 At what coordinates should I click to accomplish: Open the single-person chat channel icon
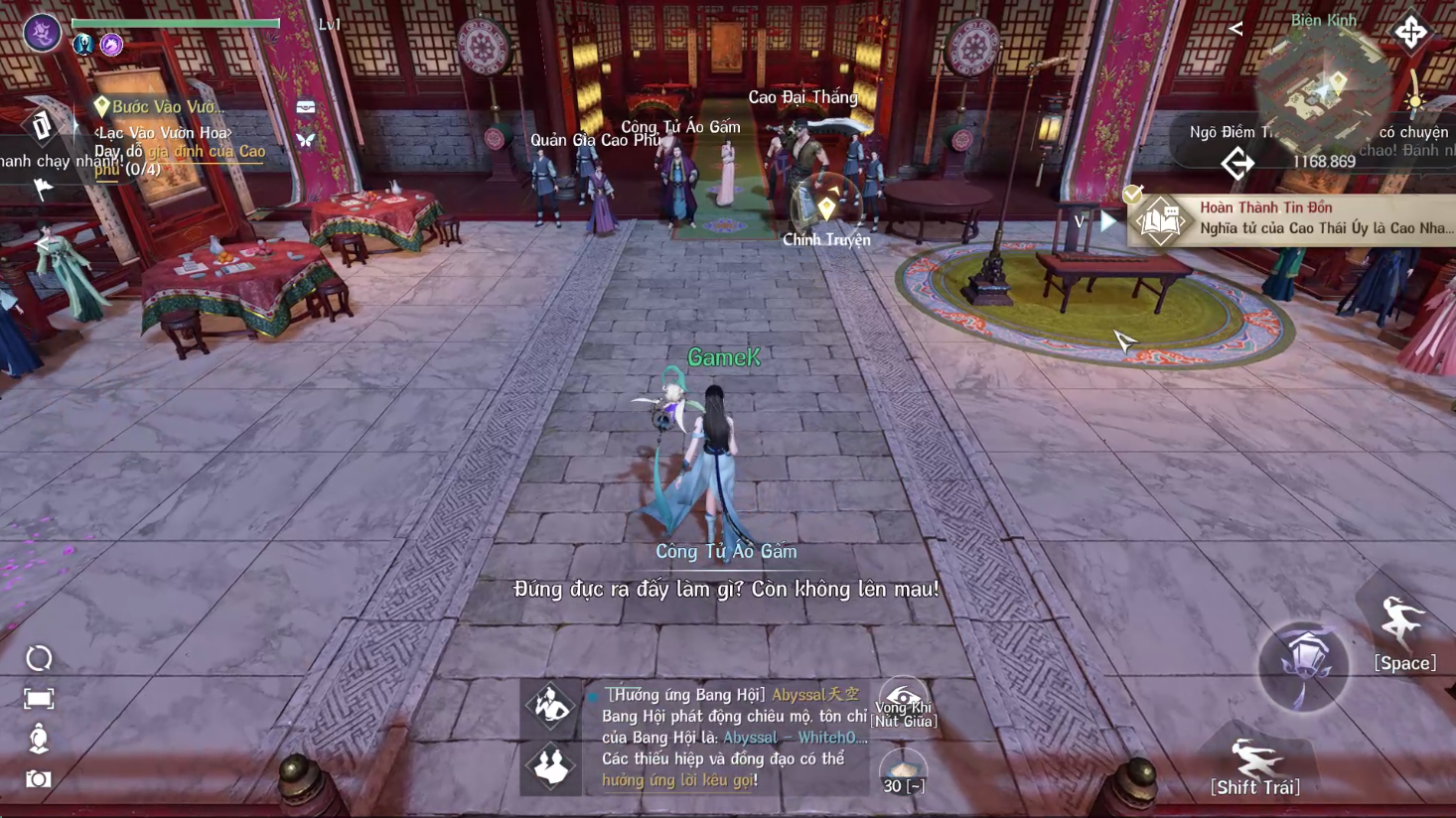click(551, 706)
